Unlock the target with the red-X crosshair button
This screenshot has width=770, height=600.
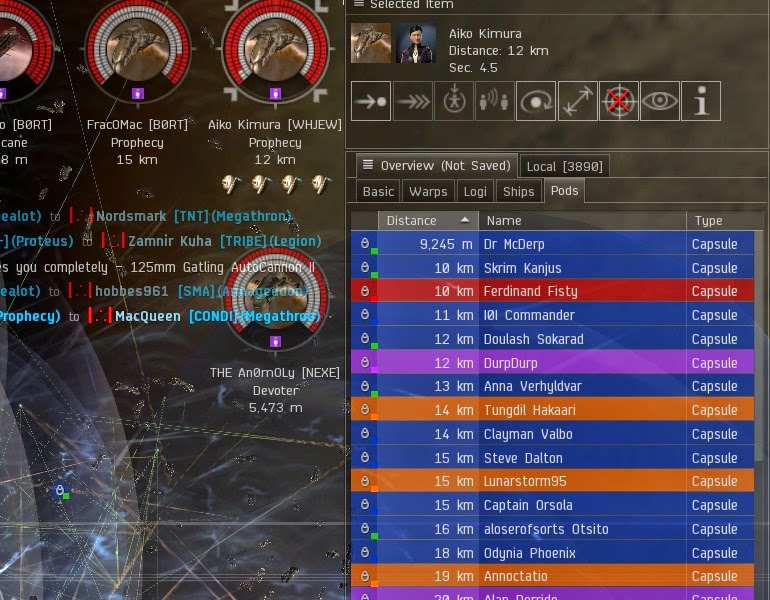point(619,102)
